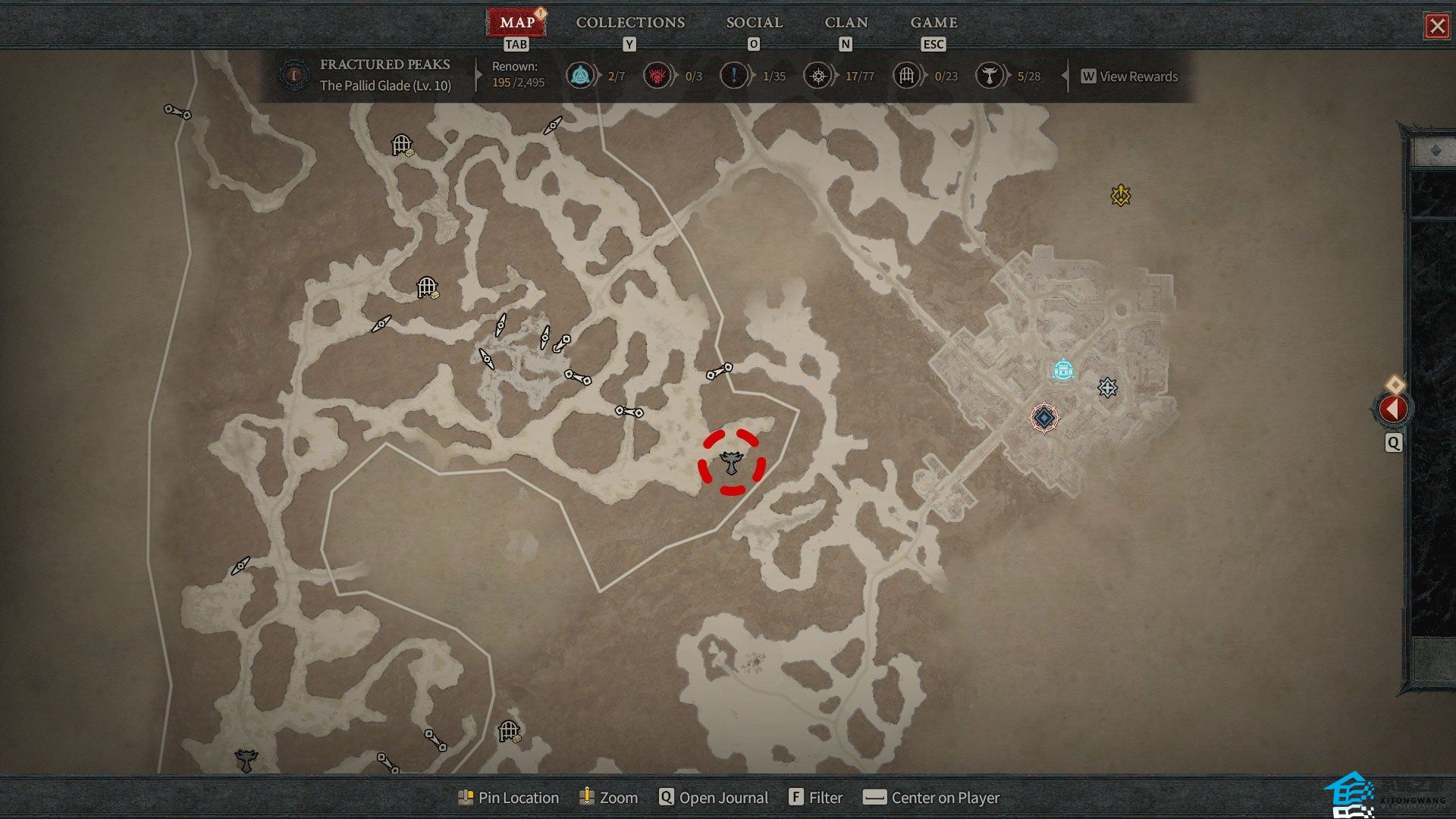Select the cellar gate icon at top left
This screenshot has width=1456, height=819.
401,144
